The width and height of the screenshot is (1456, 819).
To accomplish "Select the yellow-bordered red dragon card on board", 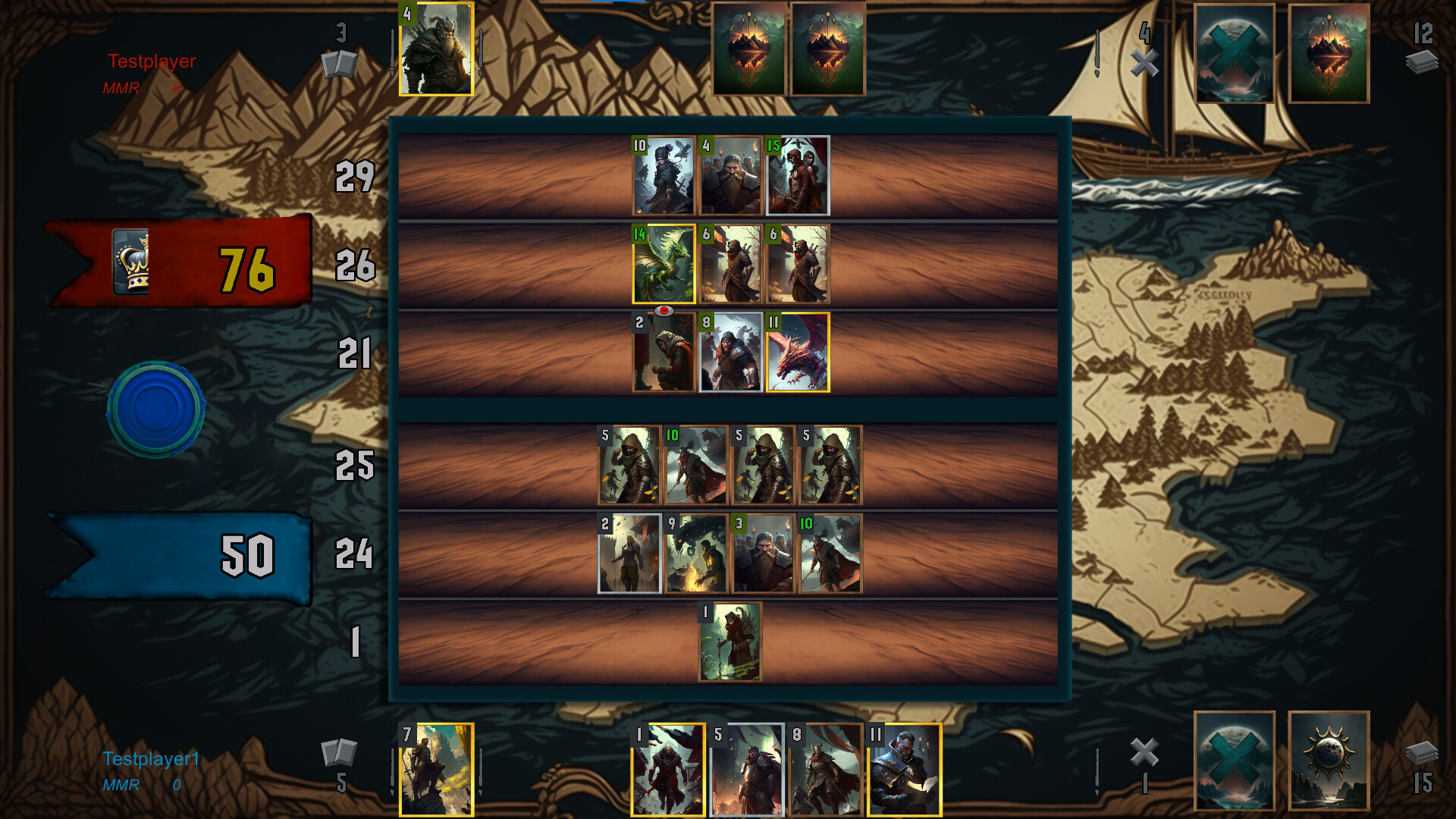I will [x=799, y=351].
